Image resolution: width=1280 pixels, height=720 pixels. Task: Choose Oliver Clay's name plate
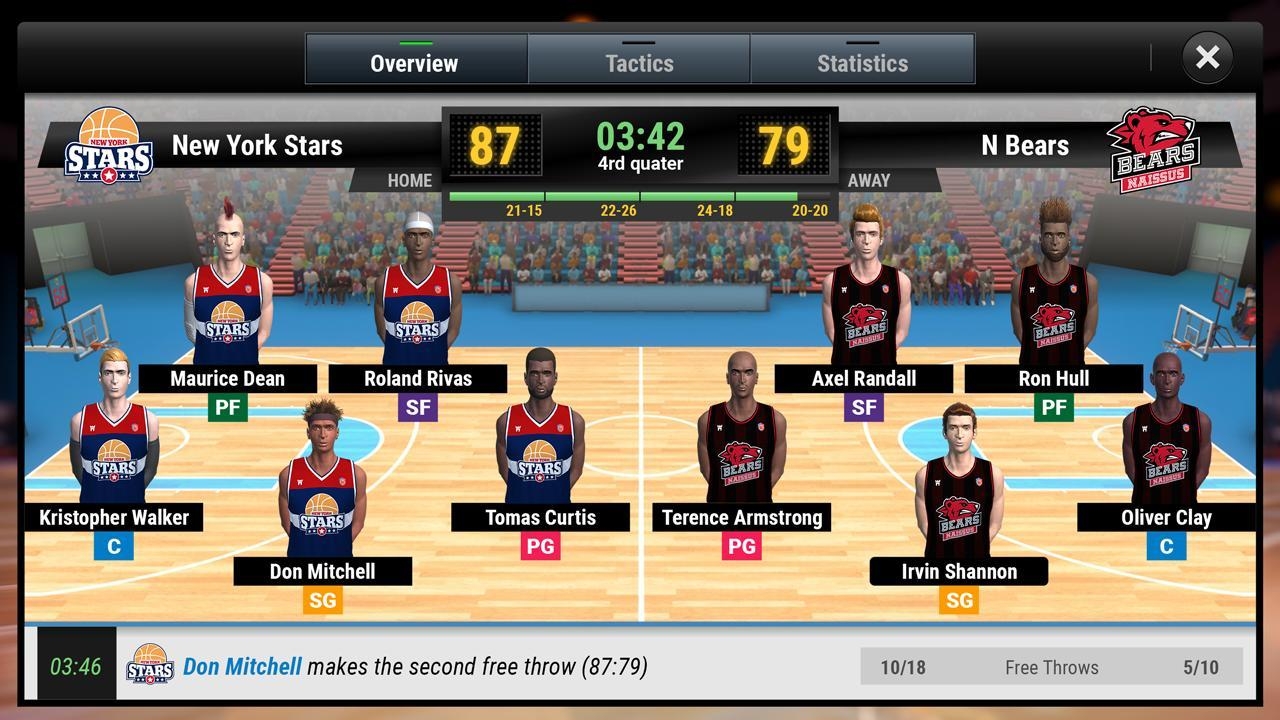[1166, 518]
